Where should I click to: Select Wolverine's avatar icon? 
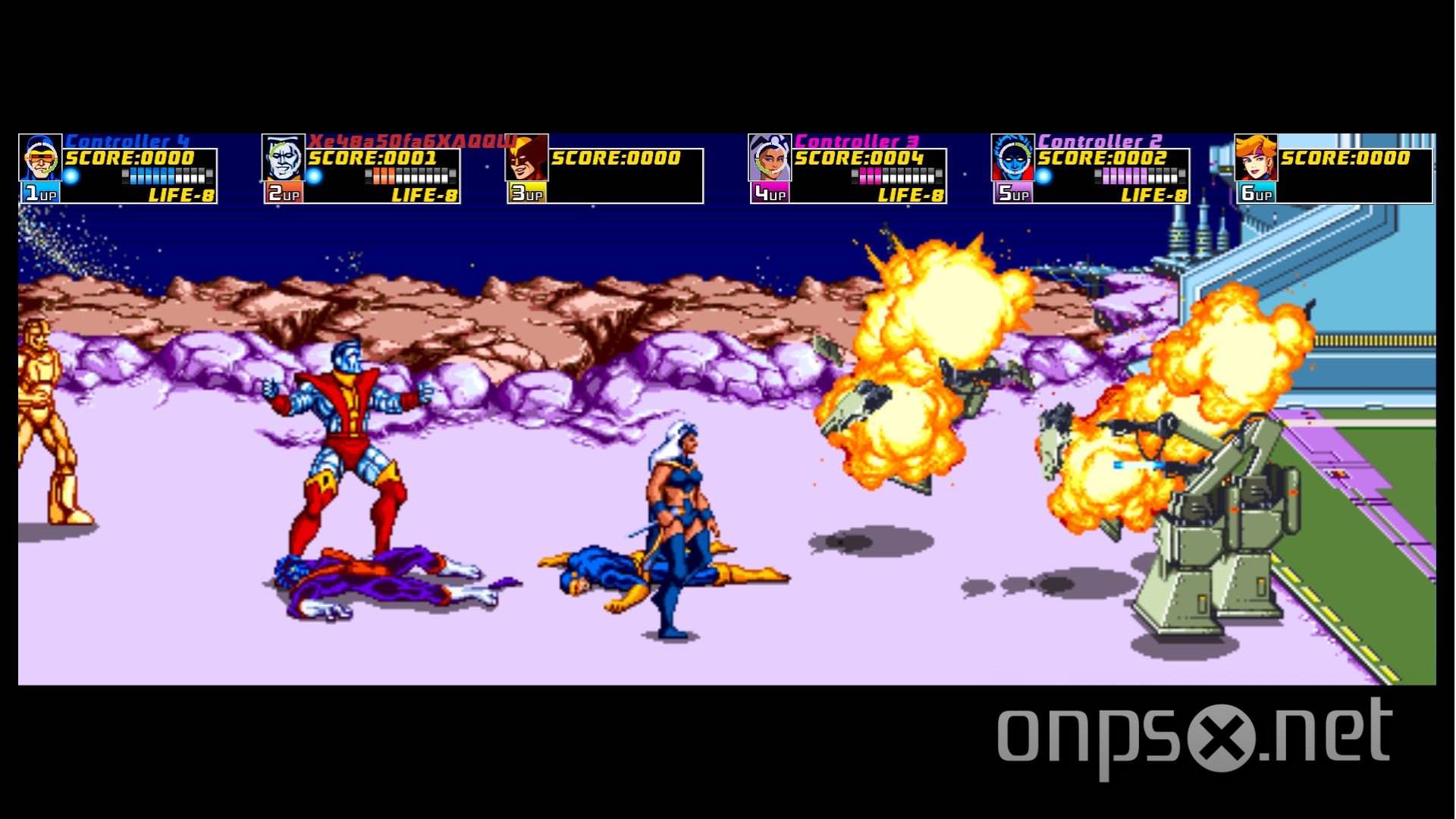529,159
